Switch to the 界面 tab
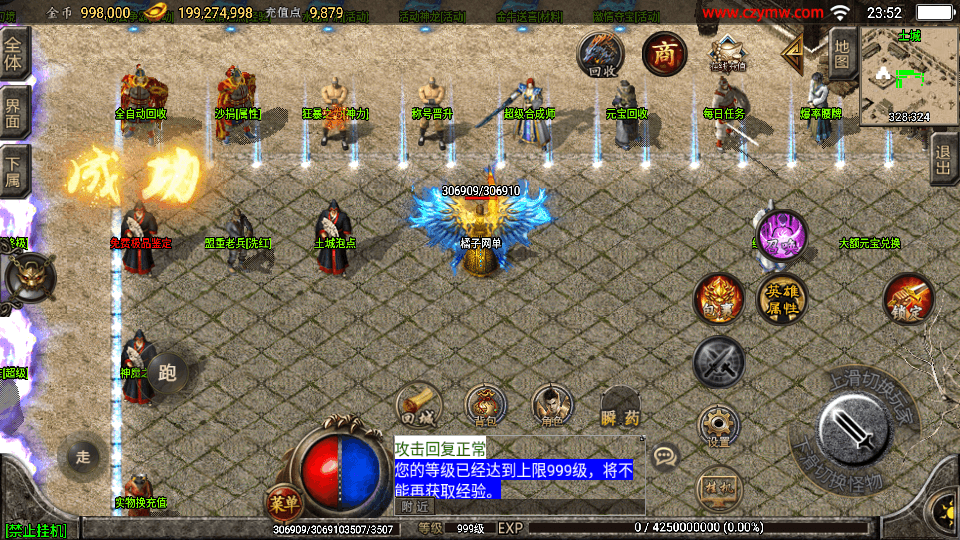Image resolution: width=960 pixels, height=540 pixels. 14,110
